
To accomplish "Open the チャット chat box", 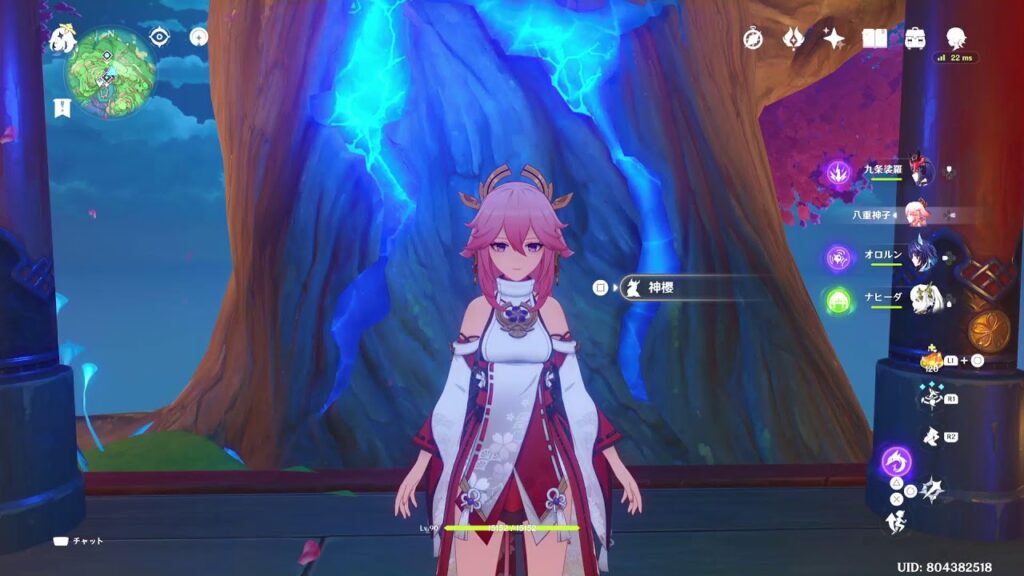I will tap(85, 541).
